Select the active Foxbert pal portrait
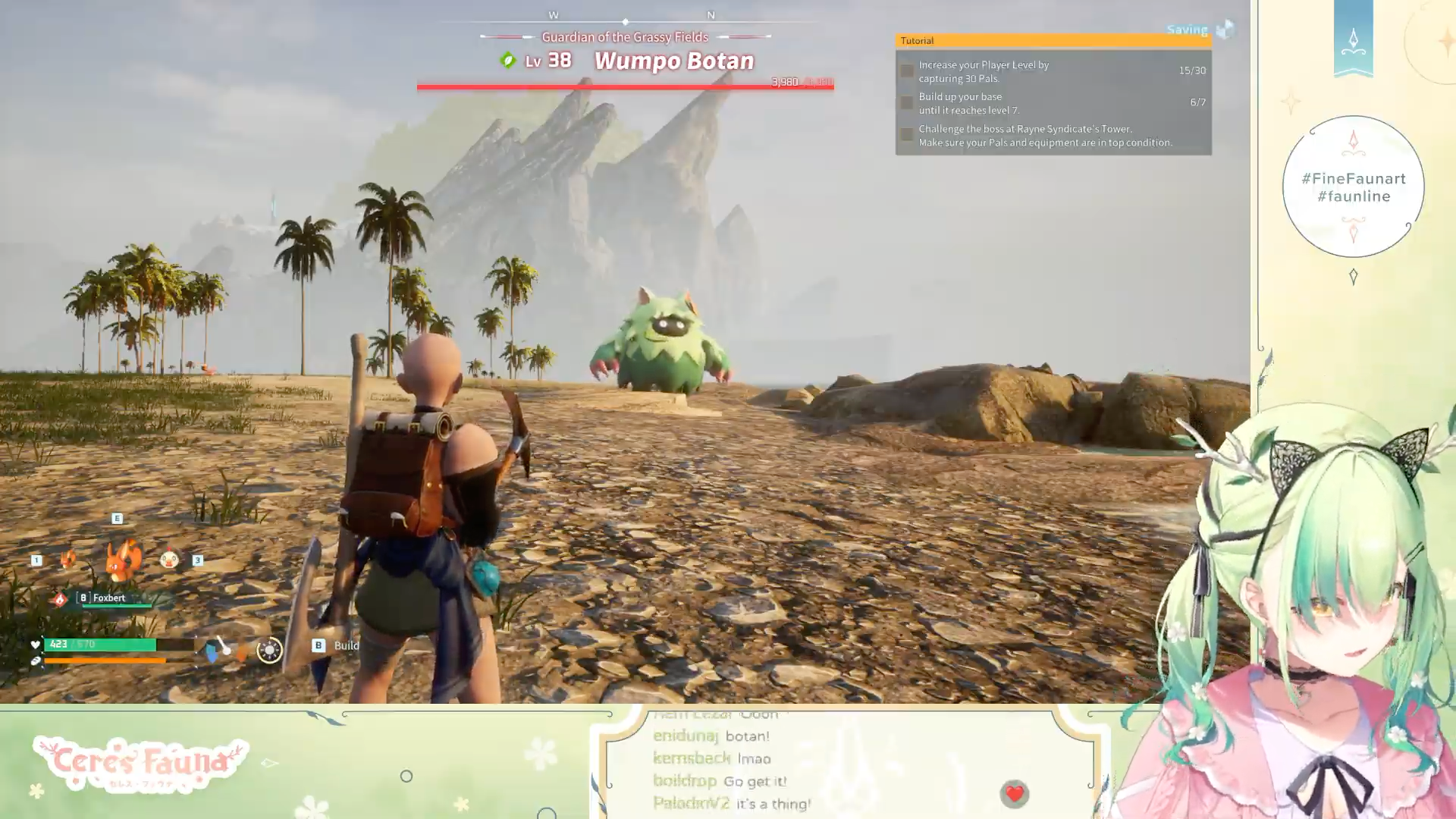The image size is (1456, 819). coord(123,560)
